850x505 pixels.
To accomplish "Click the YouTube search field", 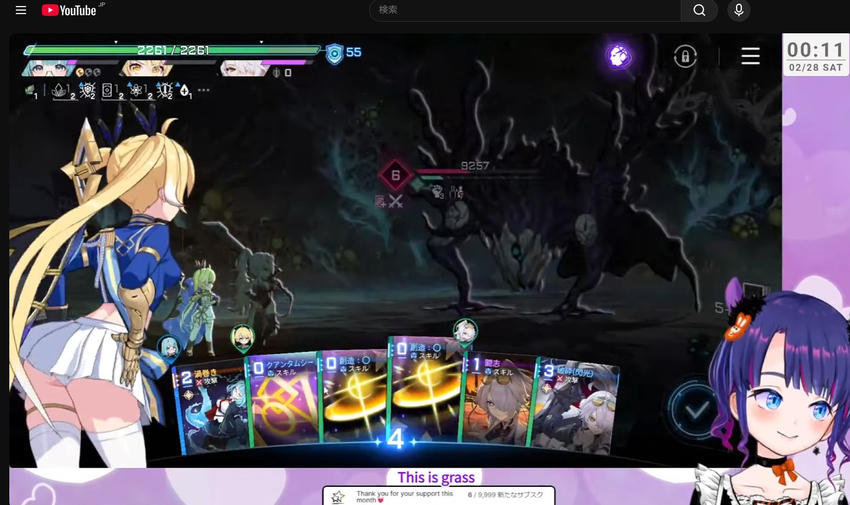I will tap(527, 10).
